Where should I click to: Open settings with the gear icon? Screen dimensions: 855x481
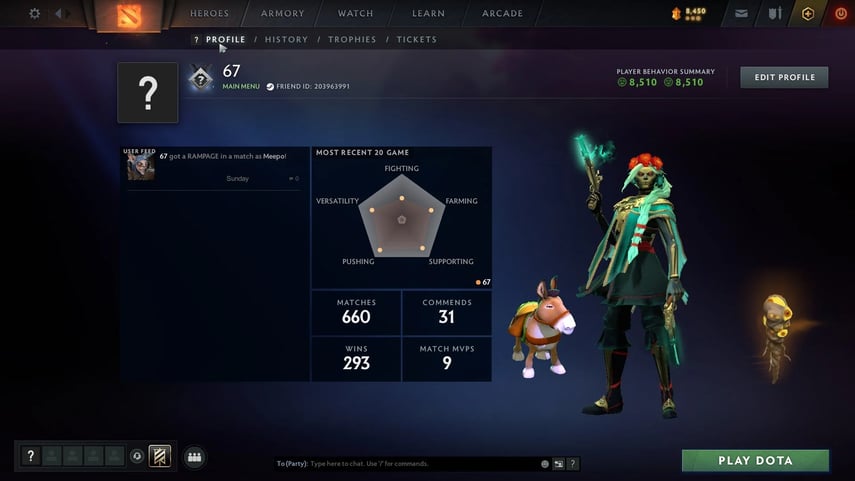point(35,14)
